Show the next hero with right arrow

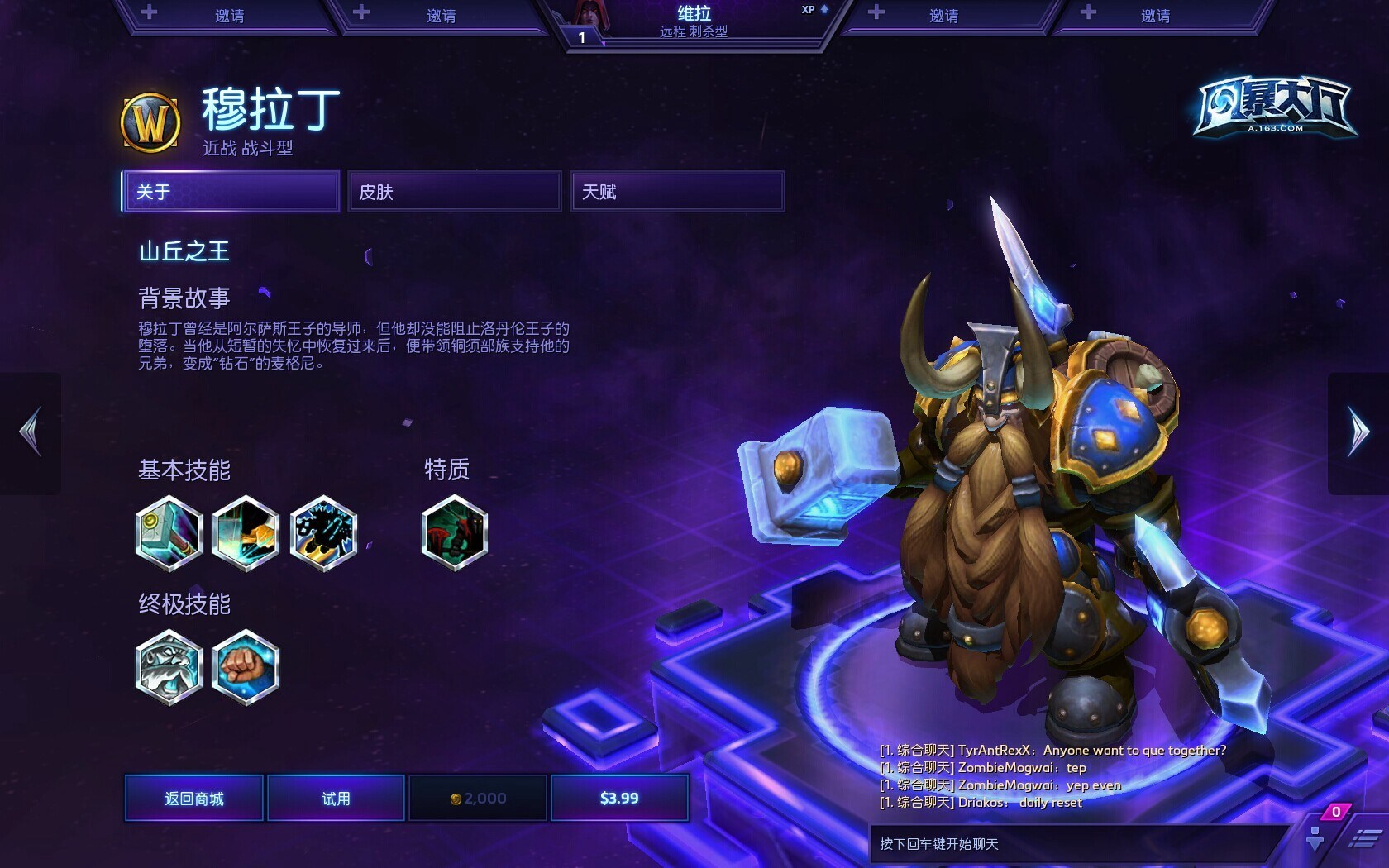tap(1358, 432)
